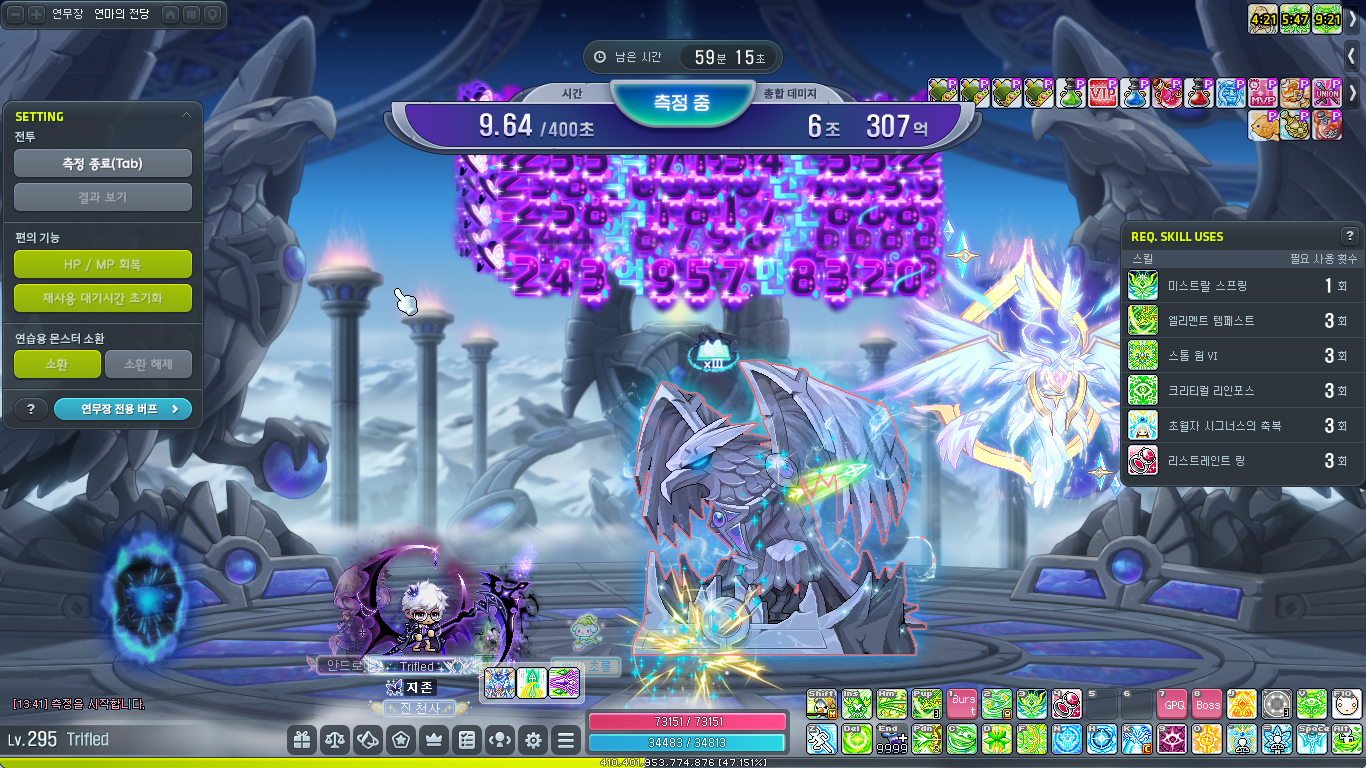
Task: Click the 측정 종료(Tab) button
Action: [103, 163]
